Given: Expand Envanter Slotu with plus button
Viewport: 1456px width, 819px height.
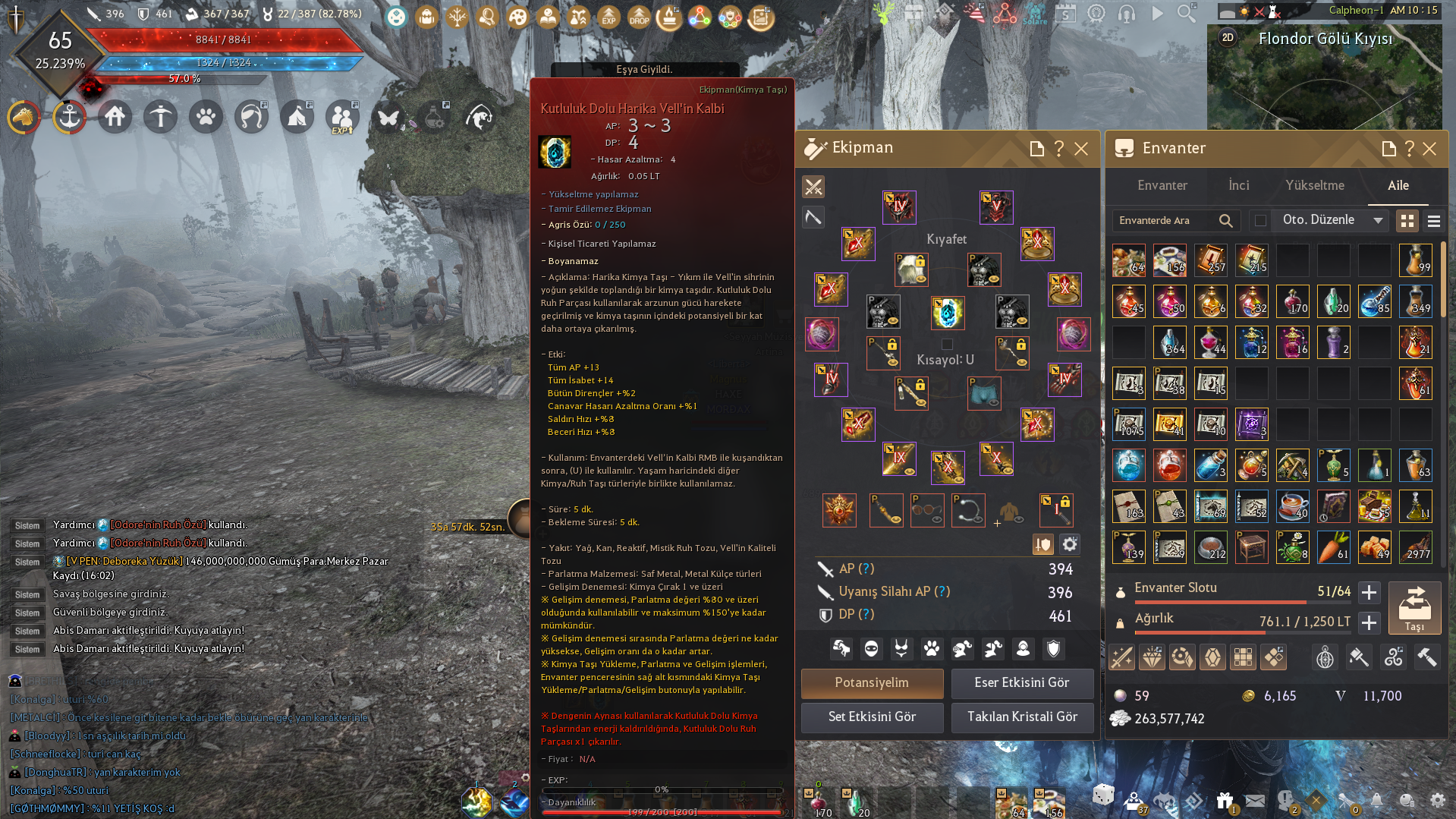Looking at the screenshot, I should [1369, 592].
